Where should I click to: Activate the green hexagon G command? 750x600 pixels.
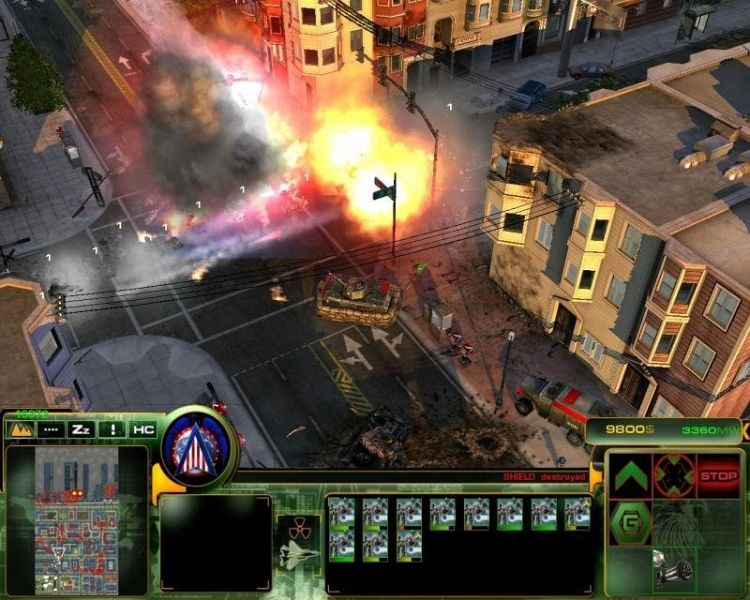coord(631,521)
